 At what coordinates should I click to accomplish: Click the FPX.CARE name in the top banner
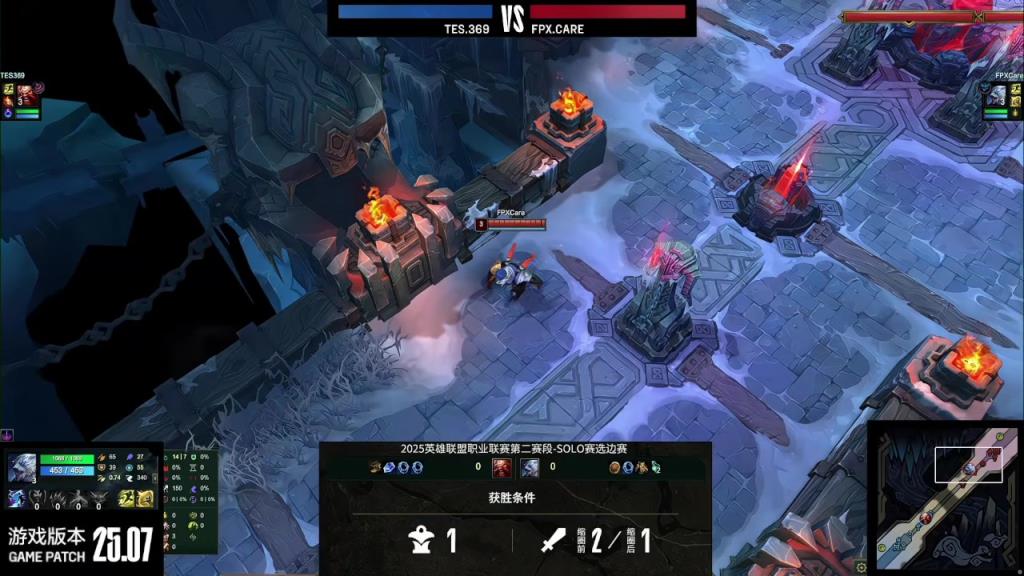557,29
